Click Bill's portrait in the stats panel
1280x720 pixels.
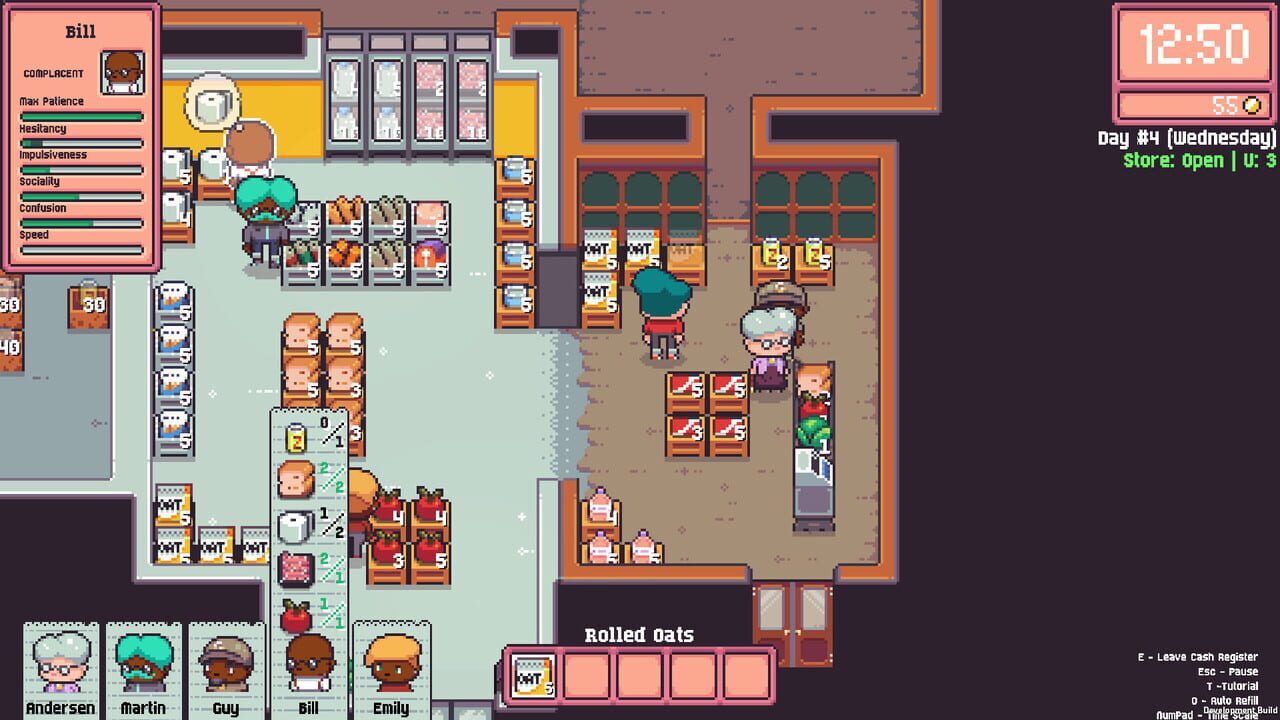[122, 72]
